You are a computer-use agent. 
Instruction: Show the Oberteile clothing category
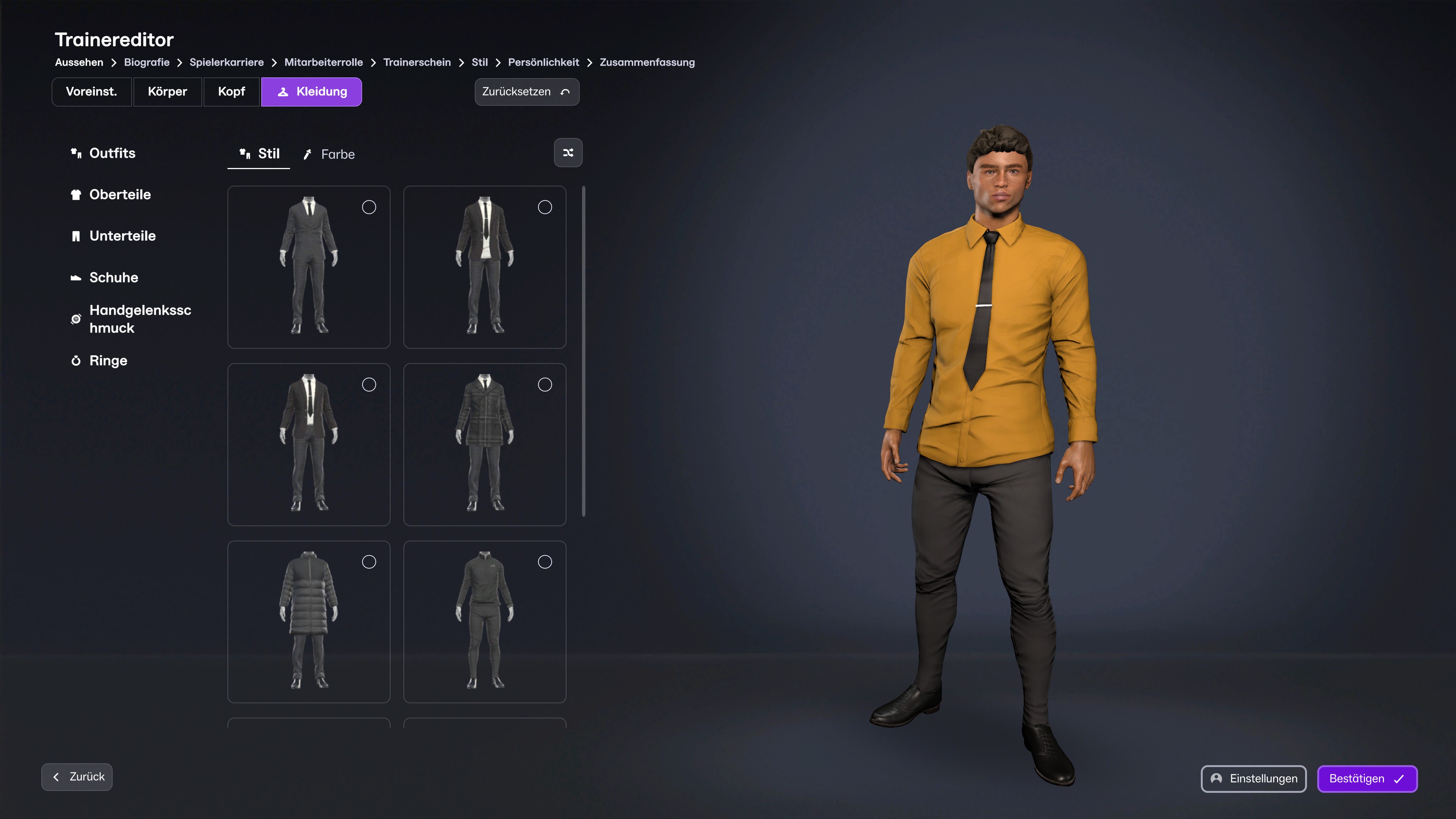pyautogui.click(x=120, y=195)
